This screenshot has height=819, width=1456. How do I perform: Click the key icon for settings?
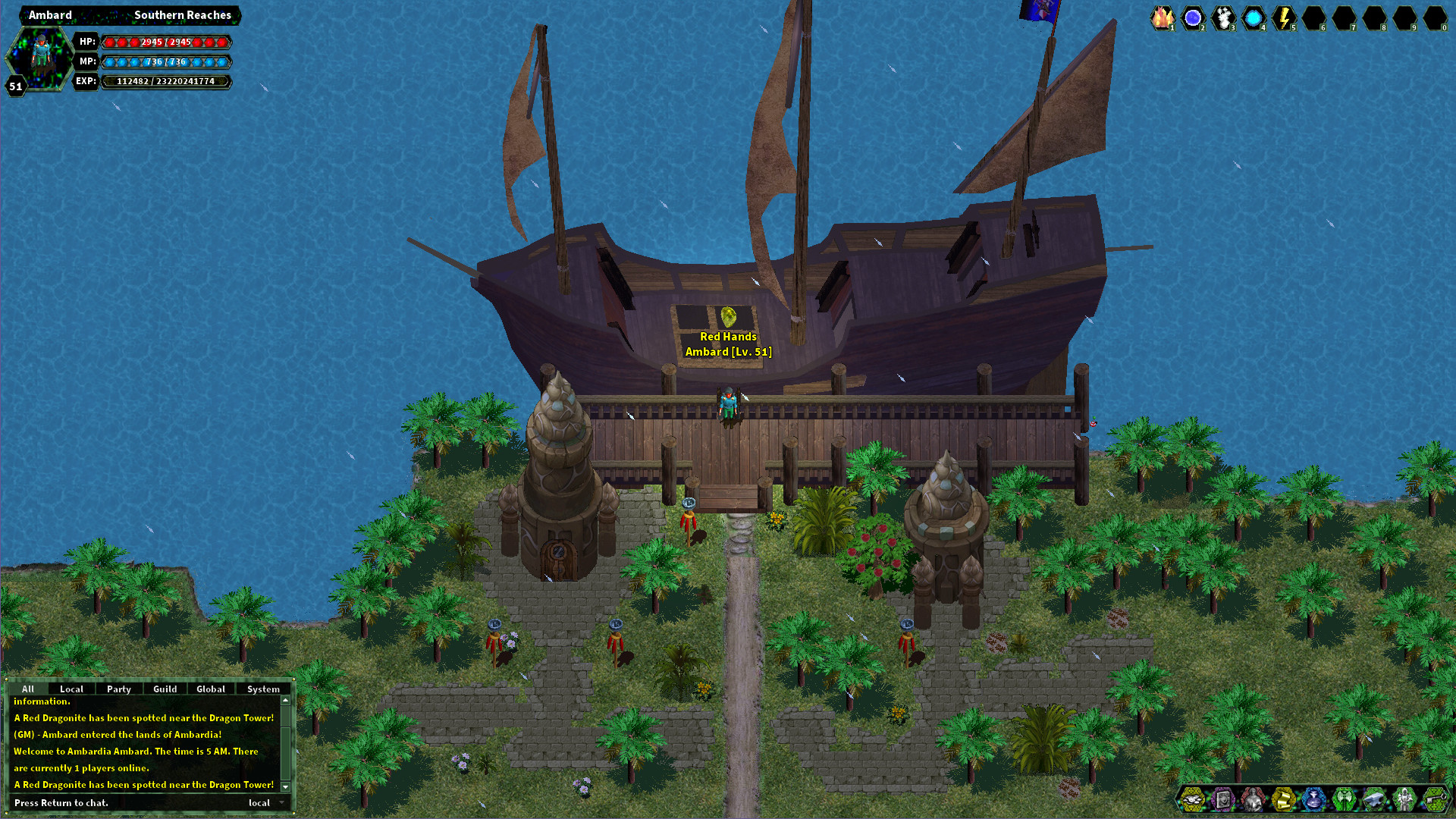[x=1434, y=800]
